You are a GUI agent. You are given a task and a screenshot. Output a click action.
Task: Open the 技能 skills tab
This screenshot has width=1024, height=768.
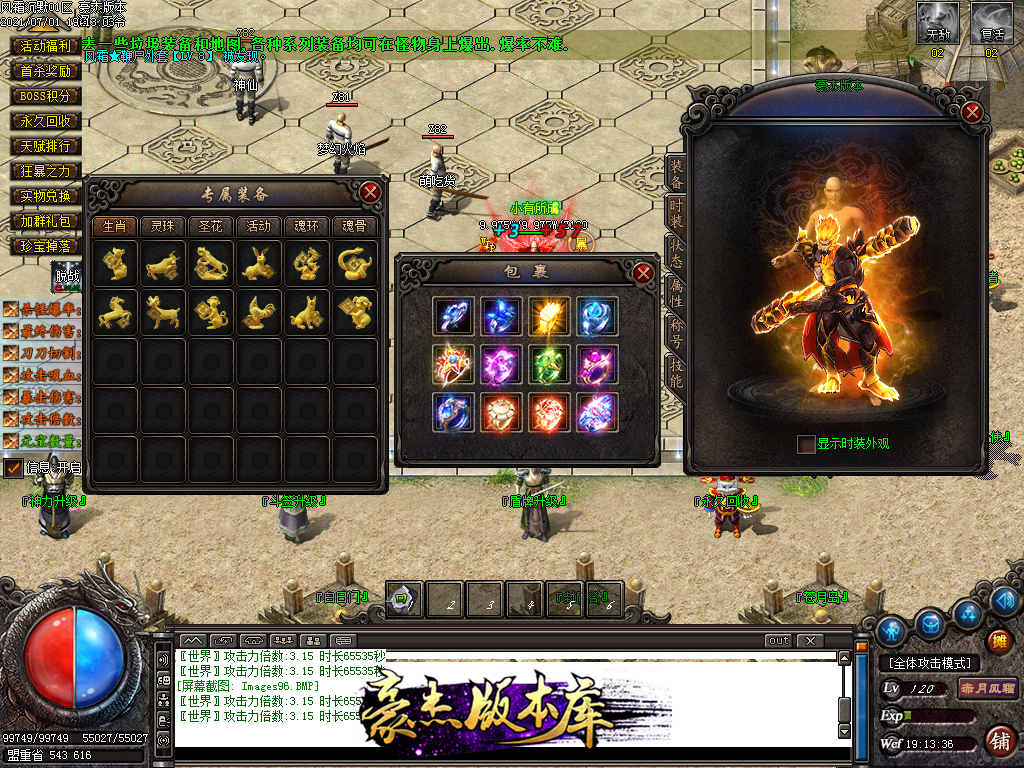point(676,374)
